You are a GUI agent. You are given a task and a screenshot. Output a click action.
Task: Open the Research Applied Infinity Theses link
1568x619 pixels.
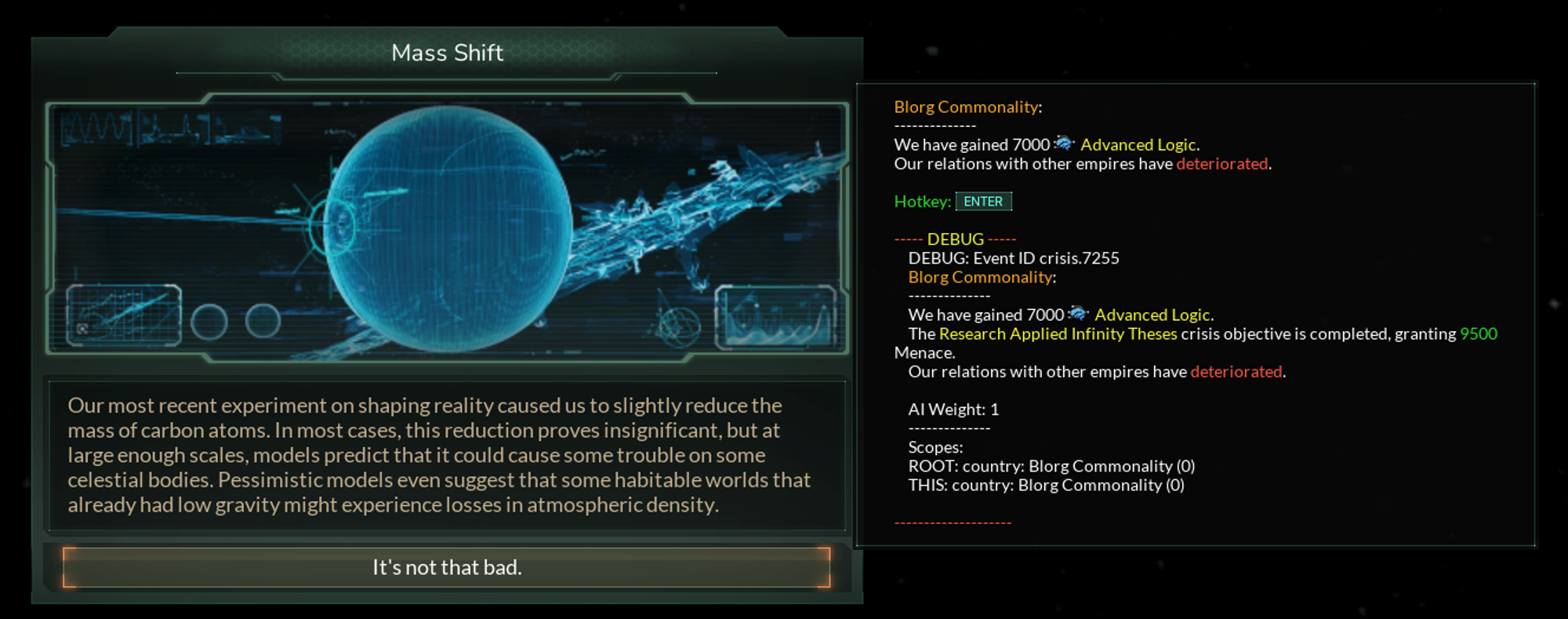pyautogui.click(x=1058, y=333)
